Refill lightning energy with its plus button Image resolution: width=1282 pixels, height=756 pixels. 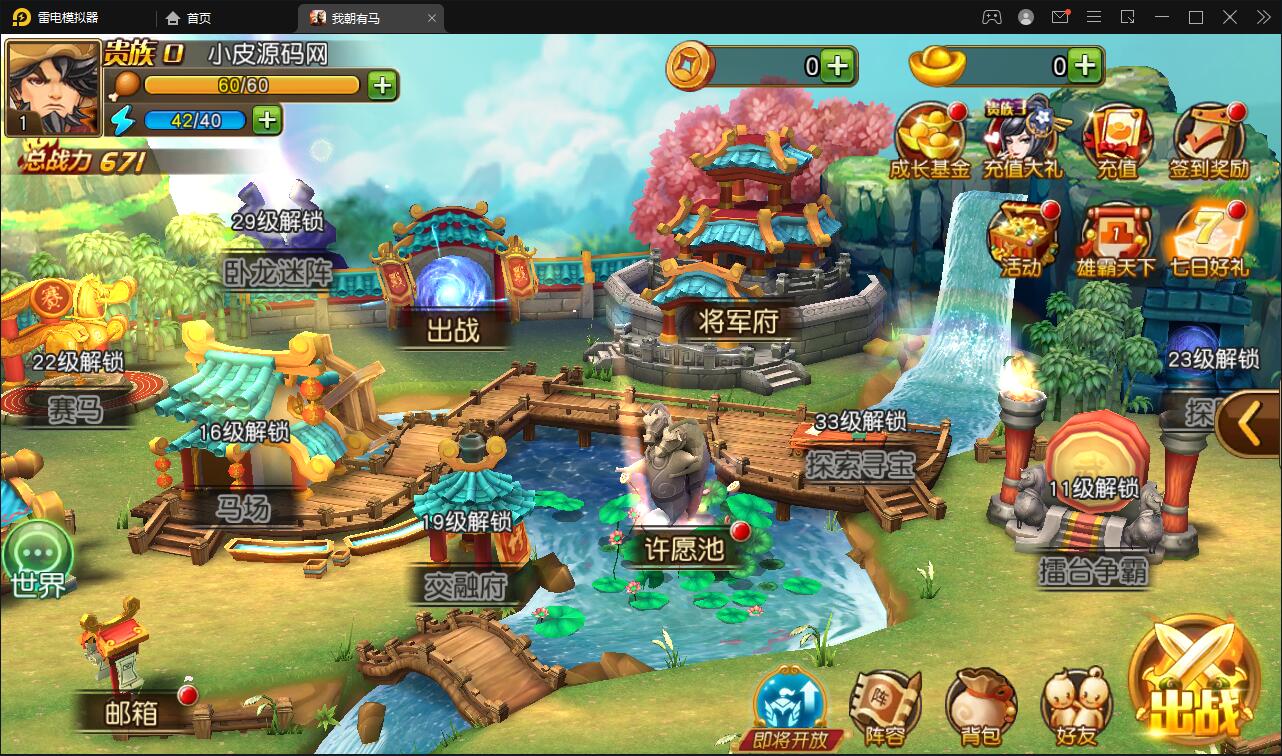(266, 120)
